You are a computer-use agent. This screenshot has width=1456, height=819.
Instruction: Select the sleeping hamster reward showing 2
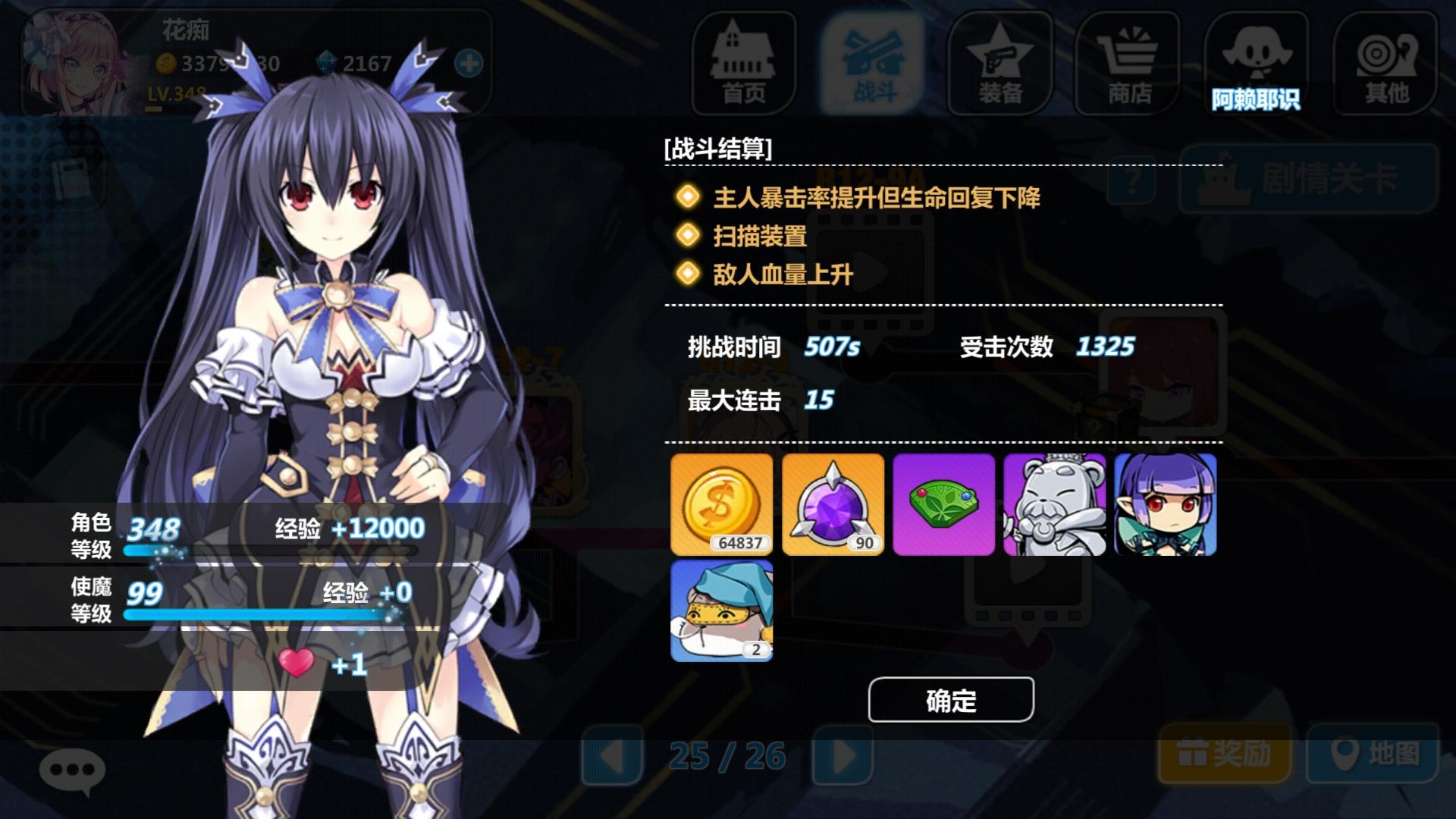721,610
